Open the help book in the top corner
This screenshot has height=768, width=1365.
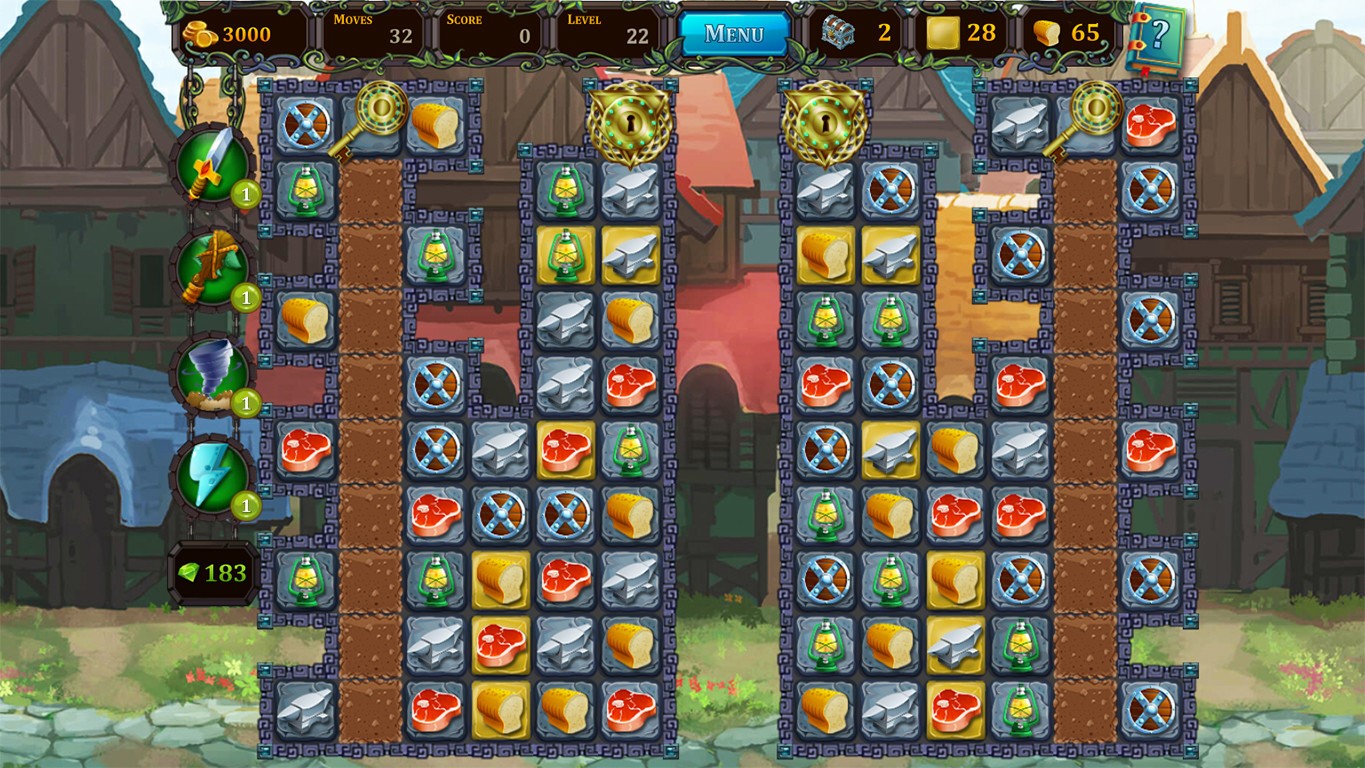coord(1160,35)
